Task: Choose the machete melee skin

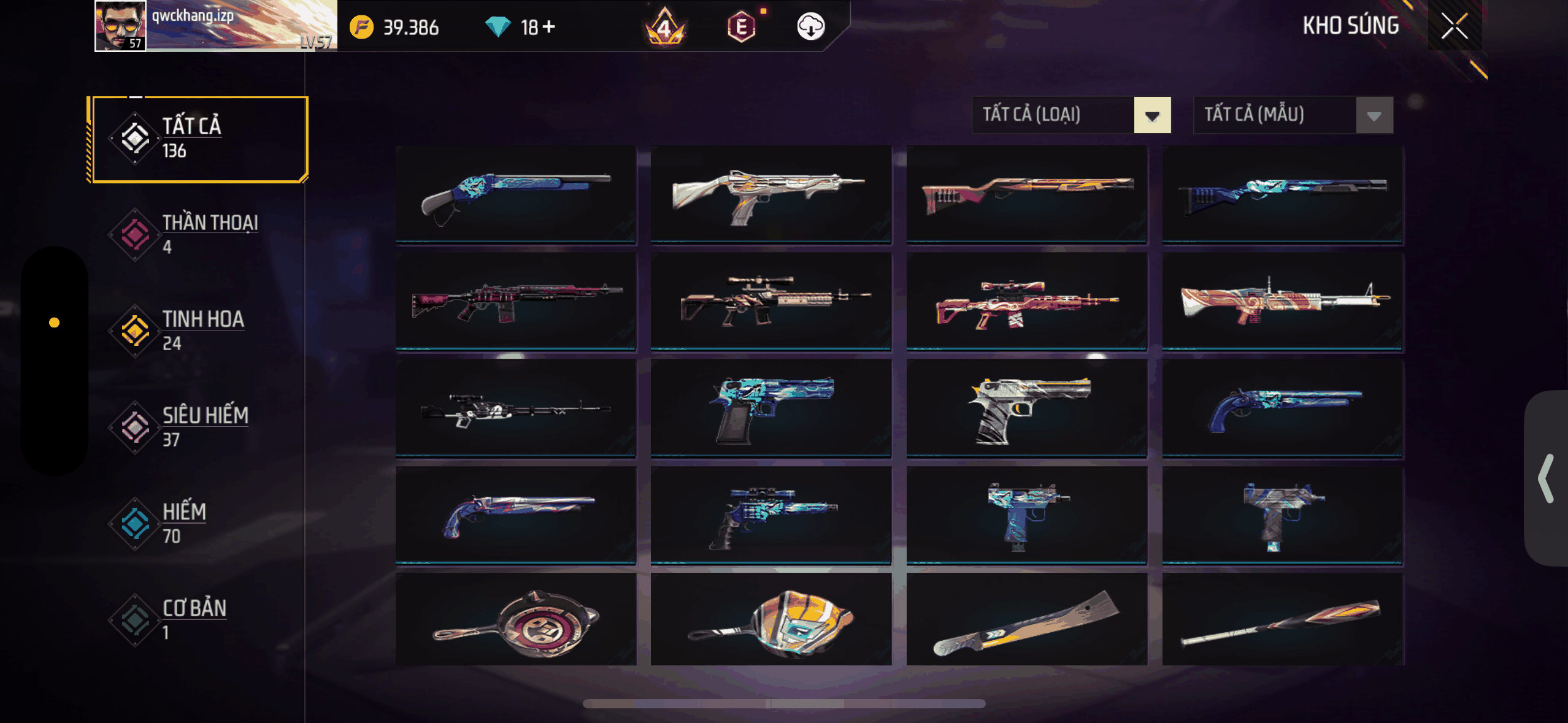Action: tap(1026, 621)
